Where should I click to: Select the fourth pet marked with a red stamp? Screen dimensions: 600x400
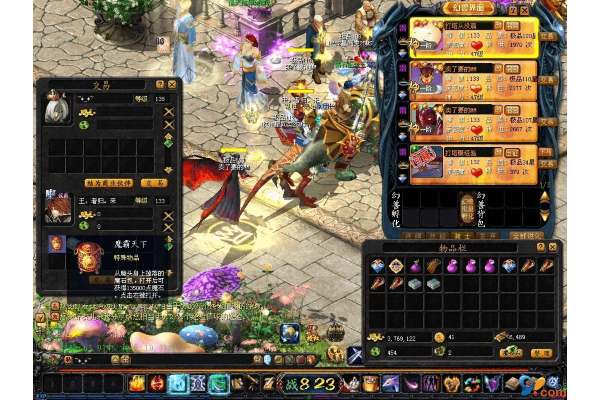coord(426,160)
